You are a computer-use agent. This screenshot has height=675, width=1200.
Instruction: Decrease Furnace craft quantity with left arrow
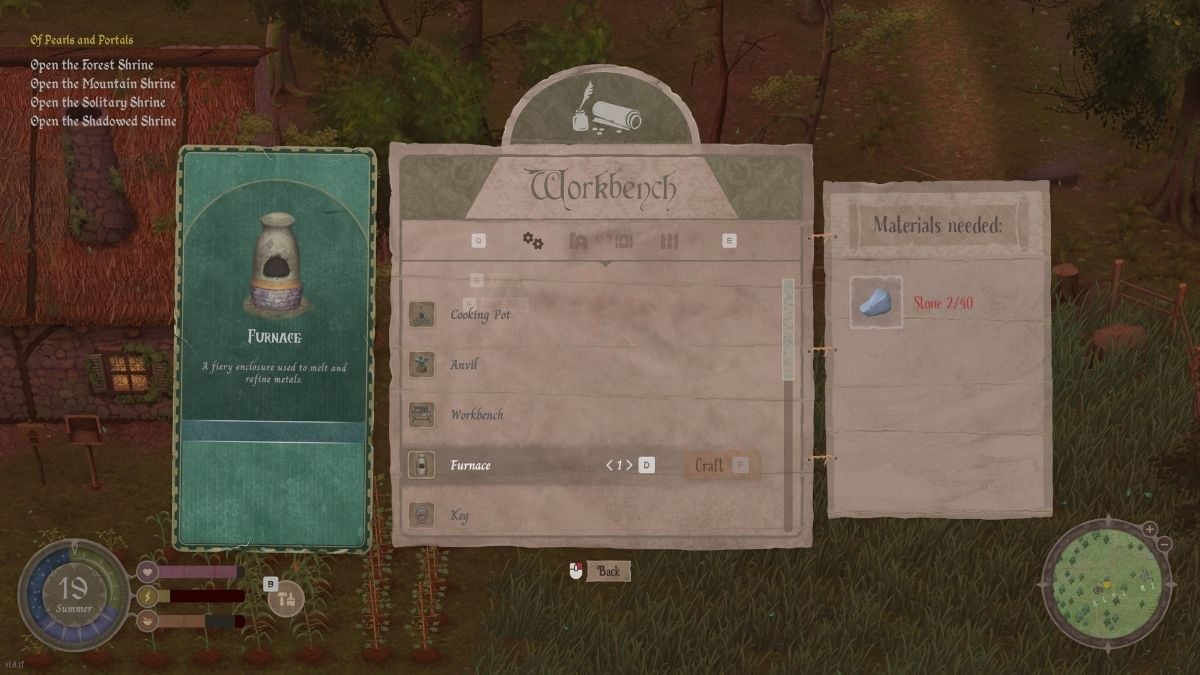(x=609, y=466)
